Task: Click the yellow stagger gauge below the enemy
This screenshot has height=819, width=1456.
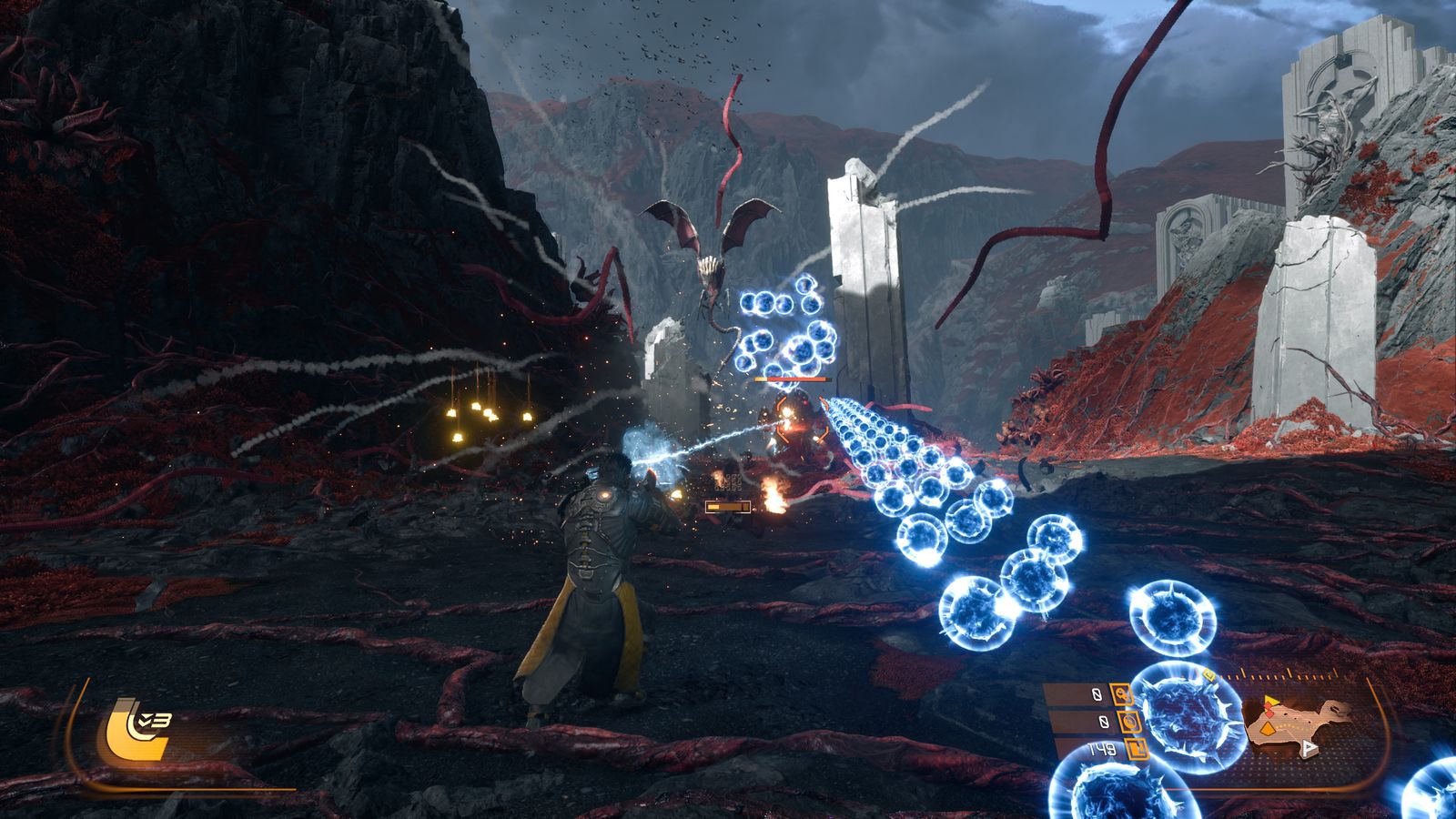Action: point(728,506)
